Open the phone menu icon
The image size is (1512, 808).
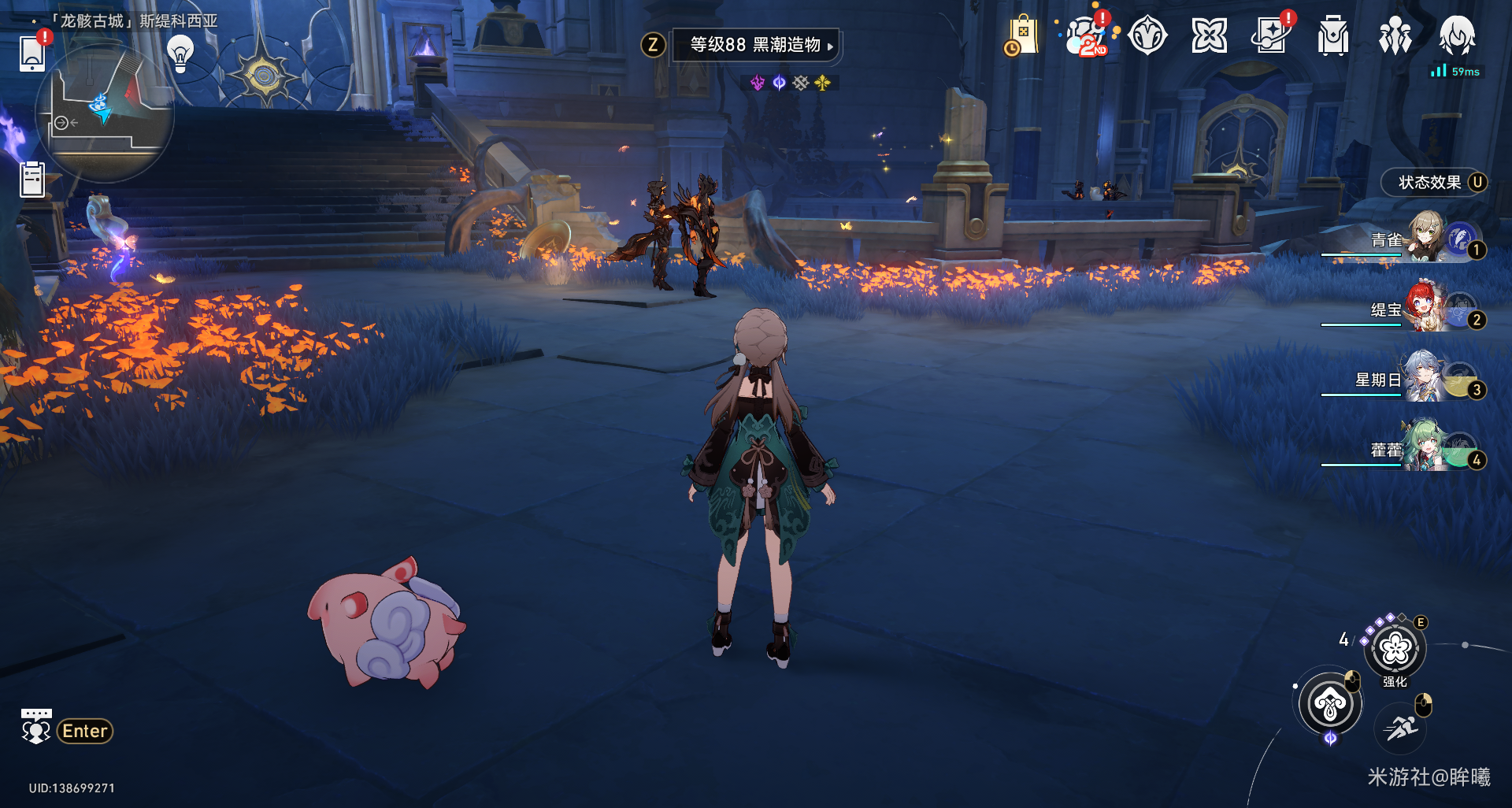[32, 52]
